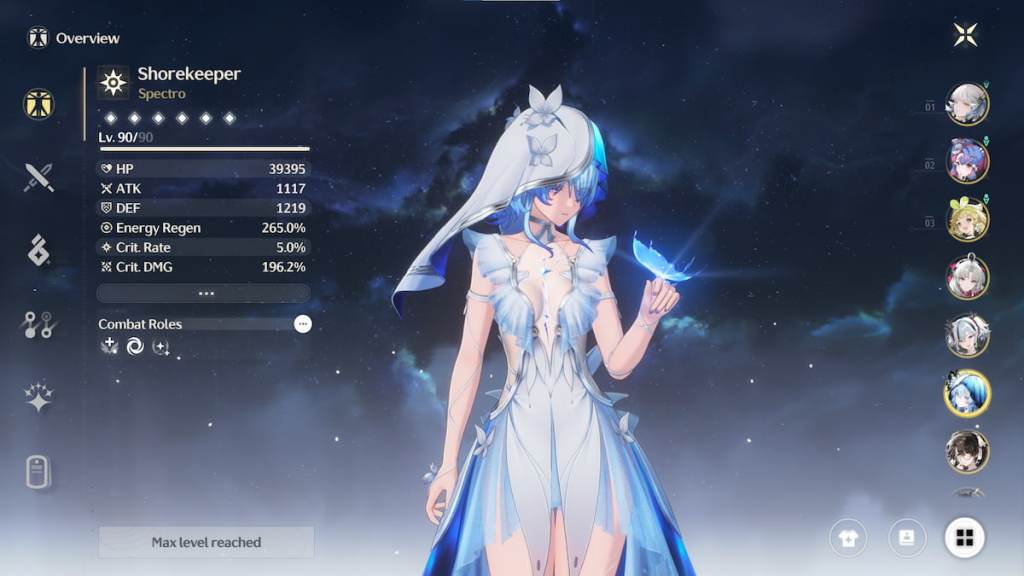The height and width of the screenshot is (576, 1024).
Task: Close the resonator screen with the X
Action: (965, 36)
